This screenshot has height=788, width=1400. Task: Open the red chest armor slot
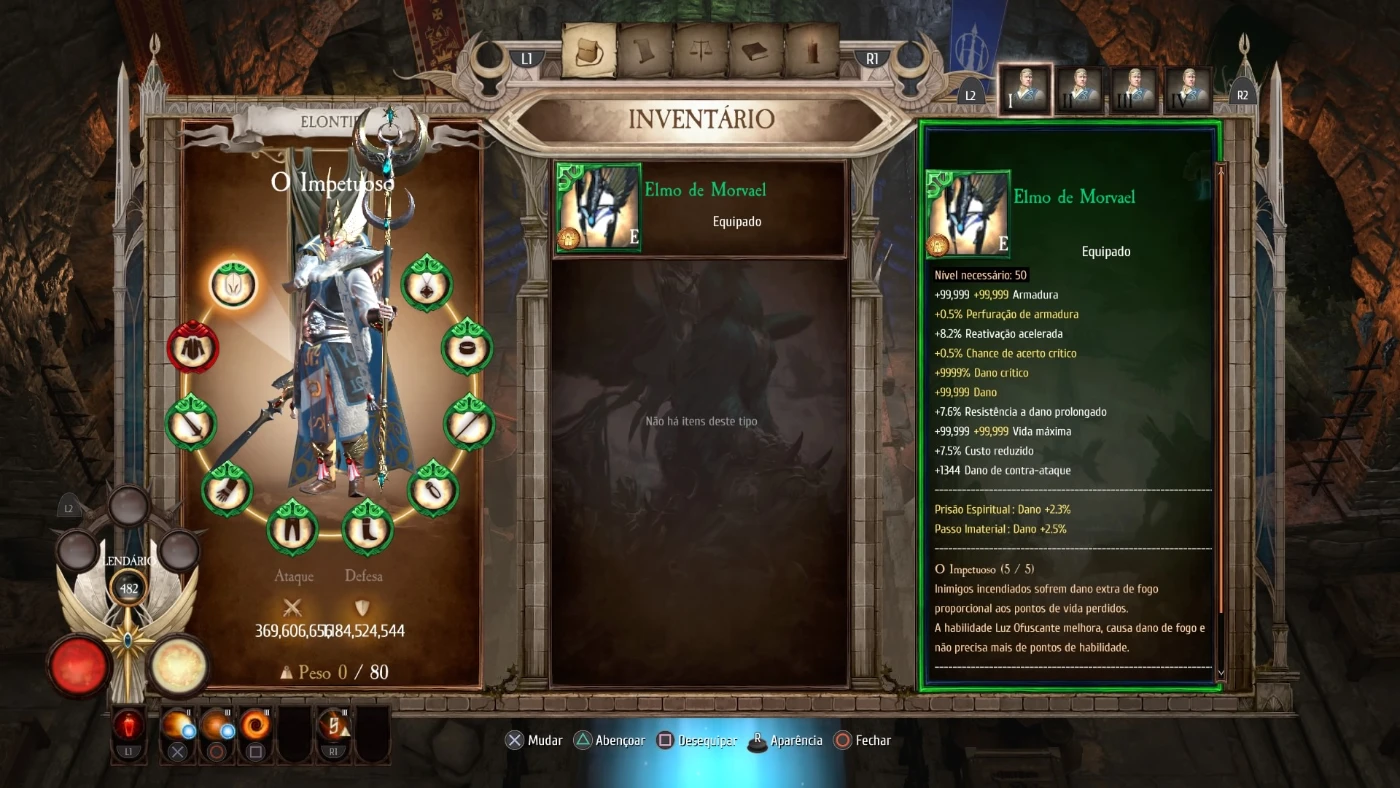(191, 347)
